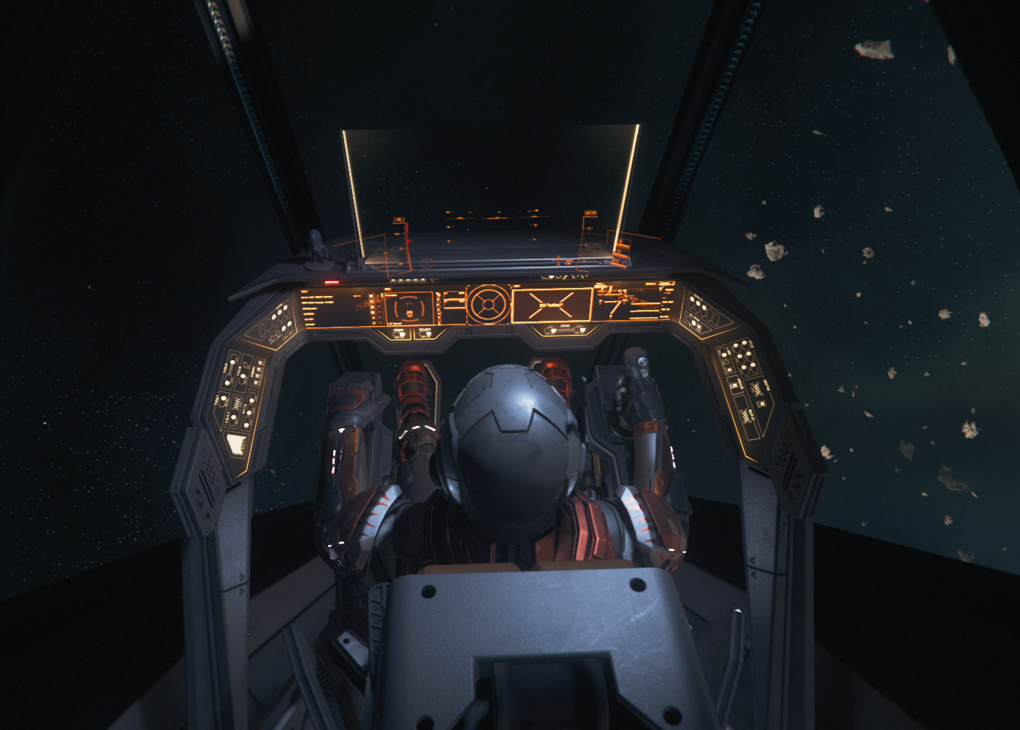Open the target display with crossed lines
1020x730 pixels.
pos(551,305)
